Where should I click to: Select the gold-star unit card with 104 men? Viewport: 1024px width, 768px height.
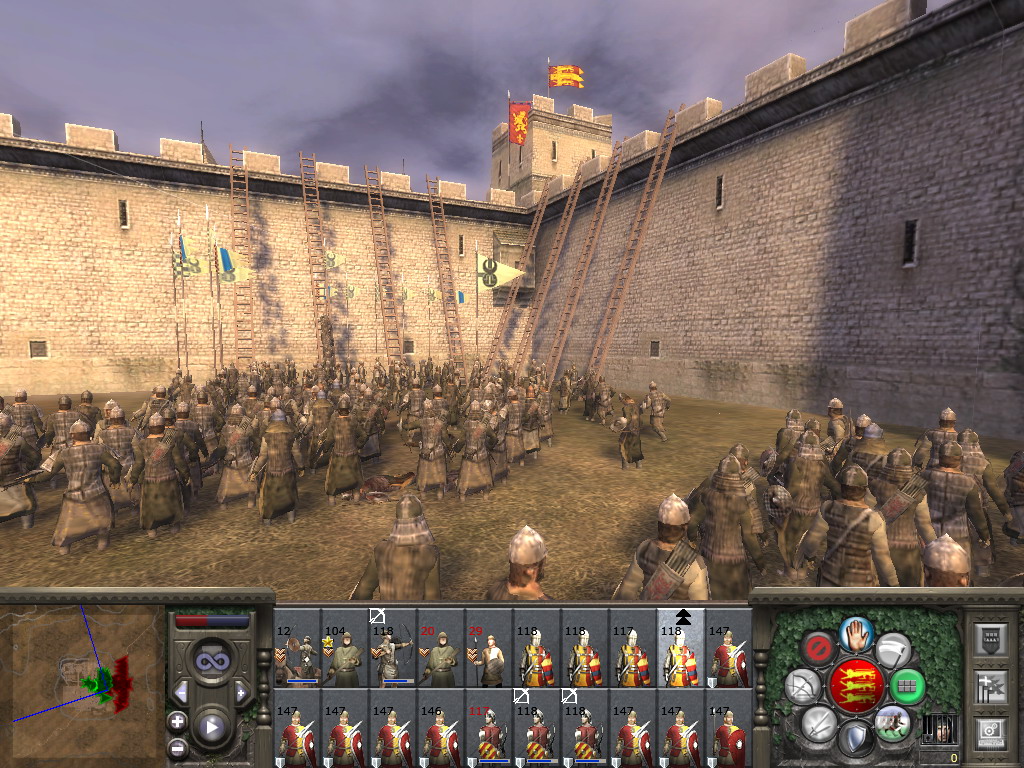pyautogui.click(x=345, y=648)
